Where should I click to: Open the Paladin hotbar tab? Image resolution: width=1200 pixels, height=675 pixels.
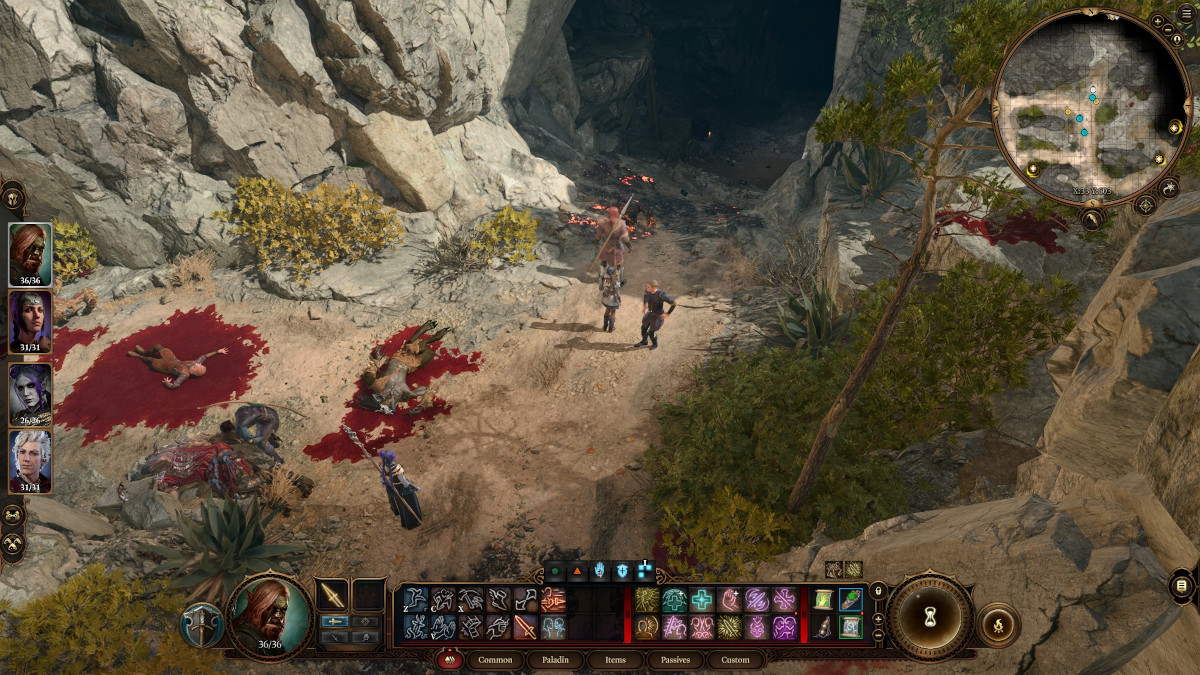tap(556, 660)
